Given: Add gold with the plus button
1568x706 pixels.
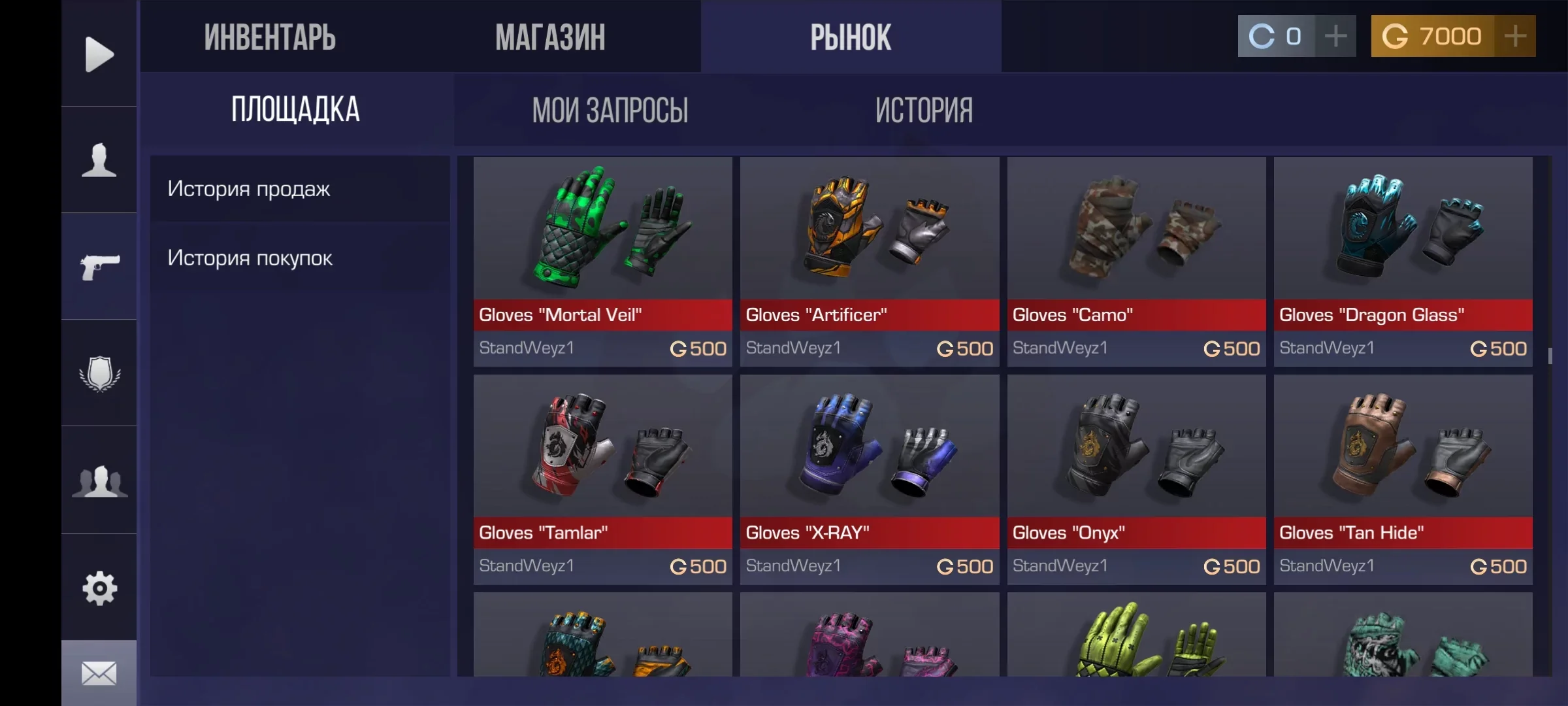Looking at the screenshot, I should (1515, 37).
